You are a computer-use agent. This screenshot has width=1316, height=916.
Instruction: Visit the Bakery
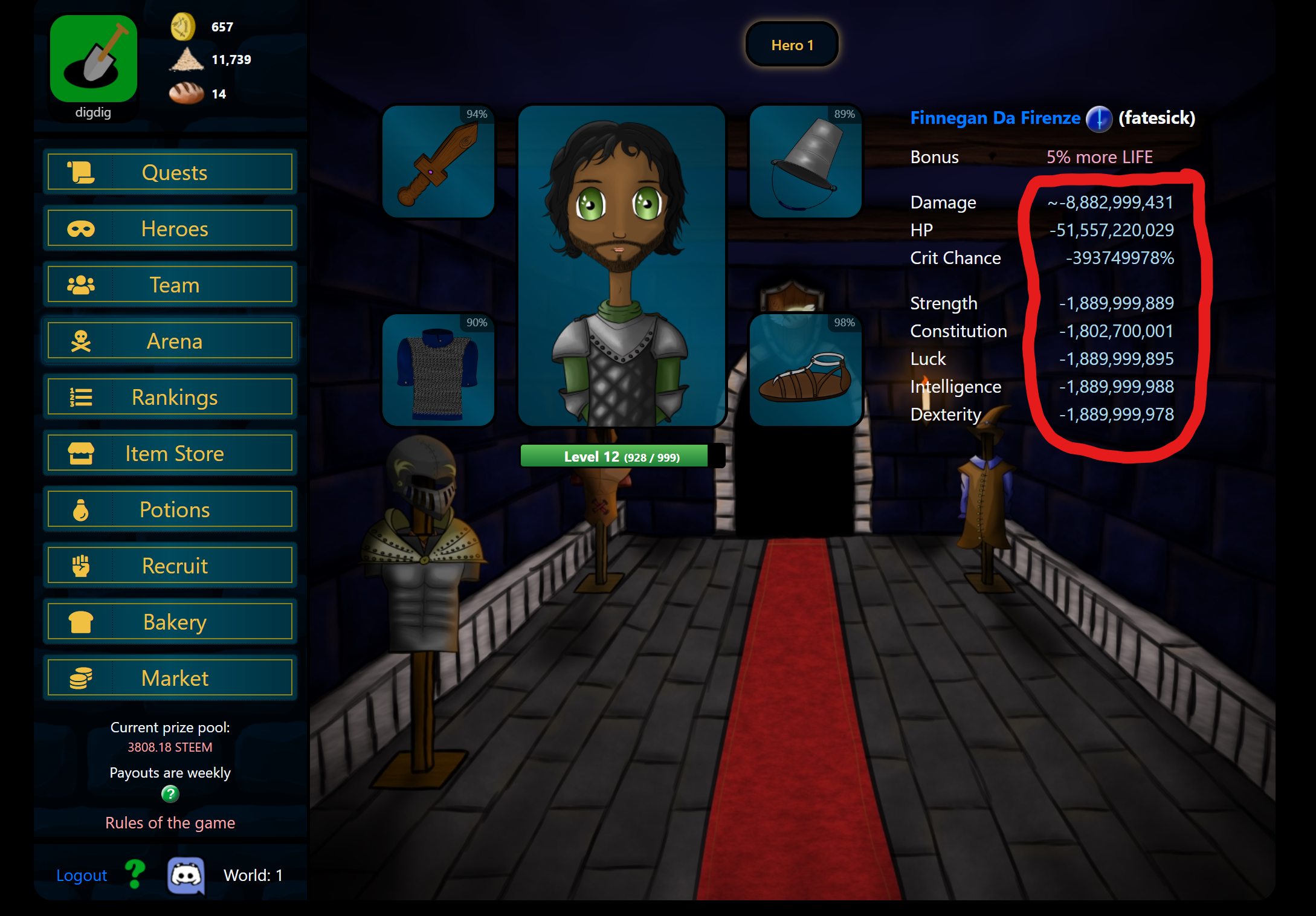tap(170, 622)
